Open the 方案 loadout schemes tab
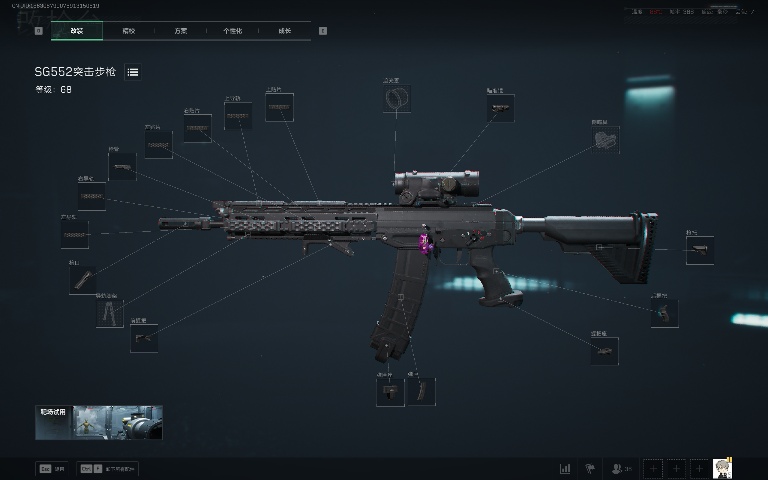 [x=181, y=31]
